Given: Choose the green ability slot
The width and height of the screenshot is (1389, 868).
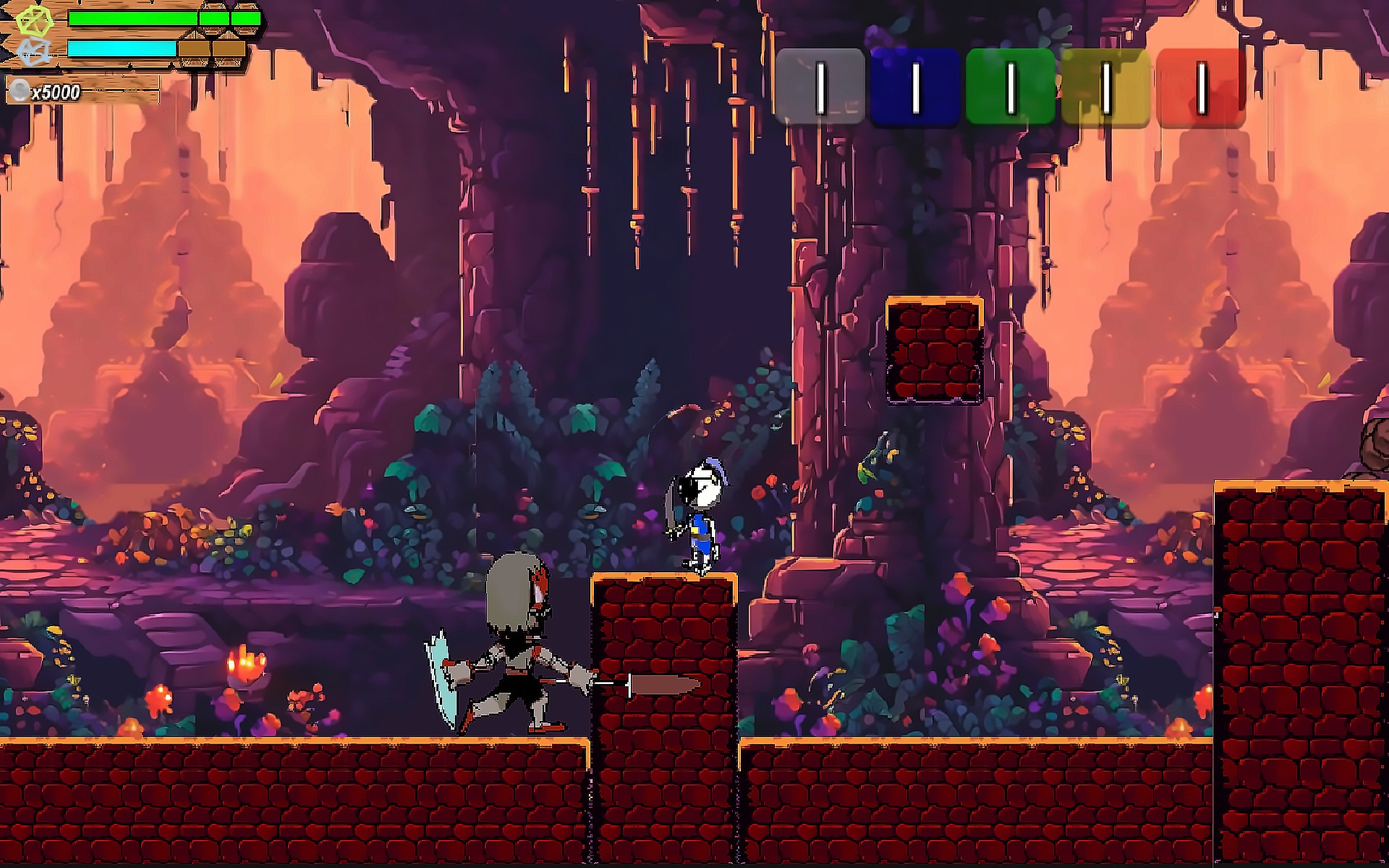Looking at the screenshot, I should pyautogui.click(x=1010, y=87).
